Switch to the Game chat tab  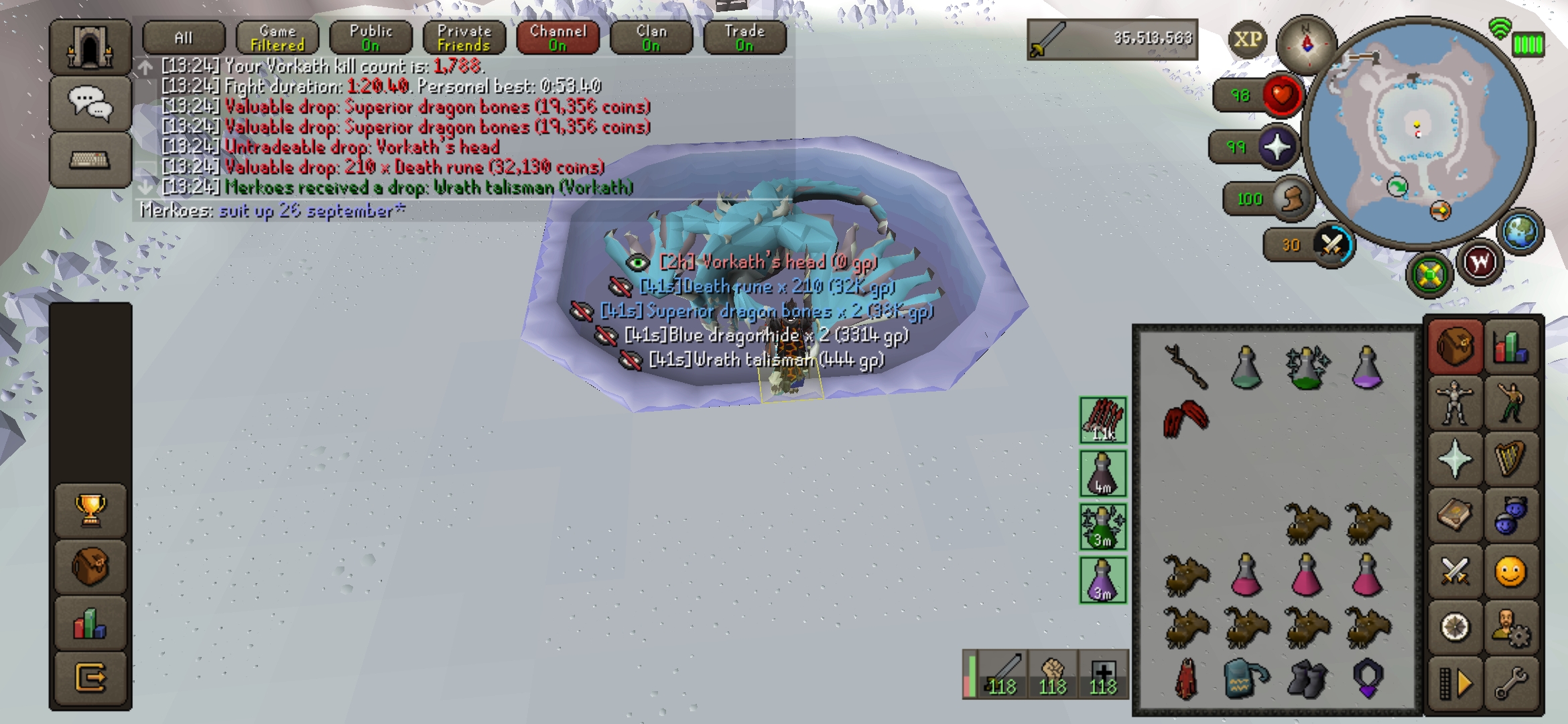point(277,38)
